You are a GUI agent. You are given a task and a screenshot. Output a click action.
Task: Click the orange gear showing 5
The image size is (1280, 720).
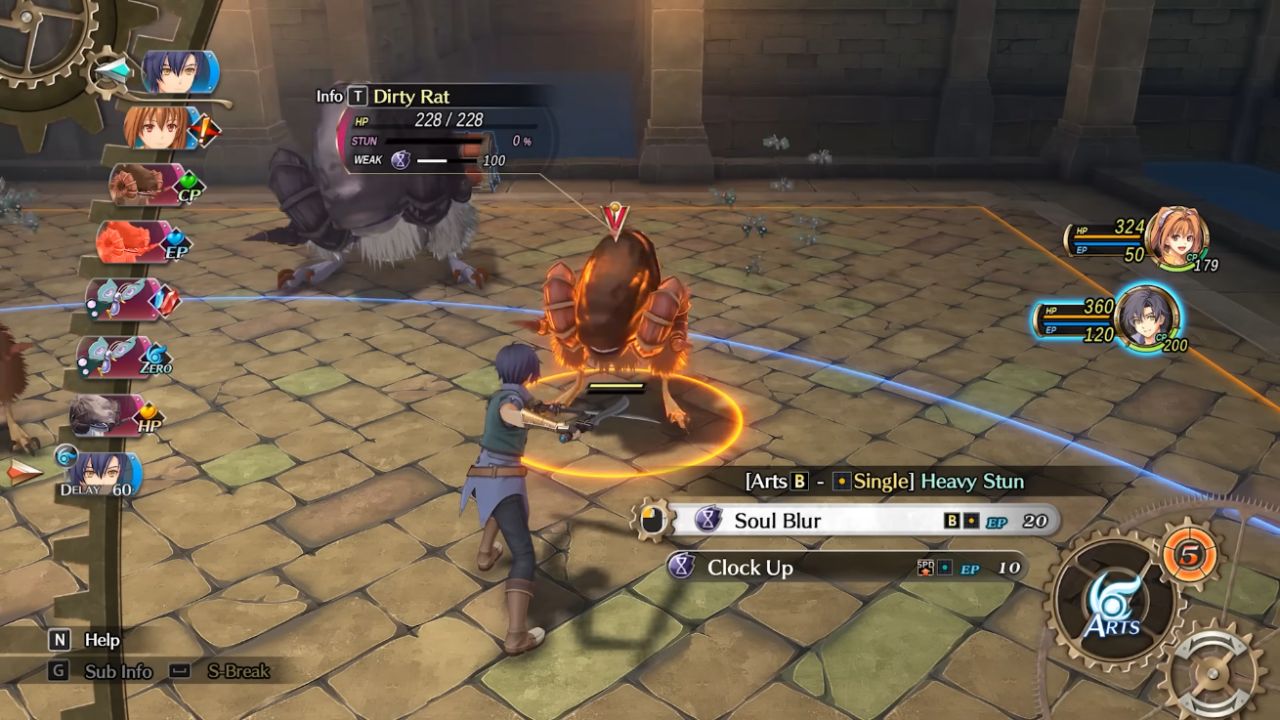tap(1189, 551)
